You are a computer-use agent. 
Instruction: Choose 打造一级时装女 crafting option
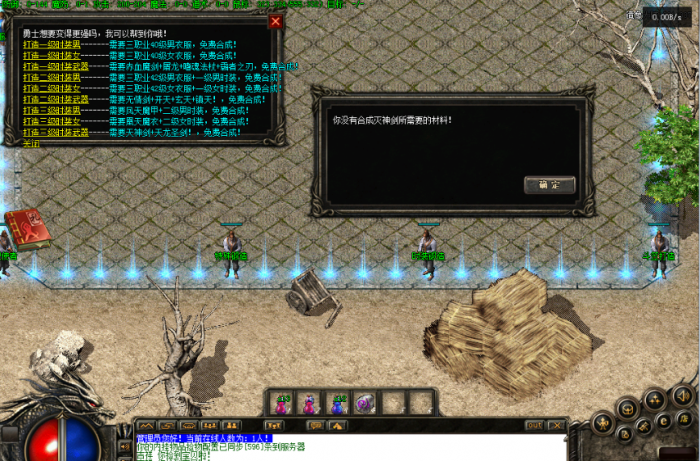[50, 55]
